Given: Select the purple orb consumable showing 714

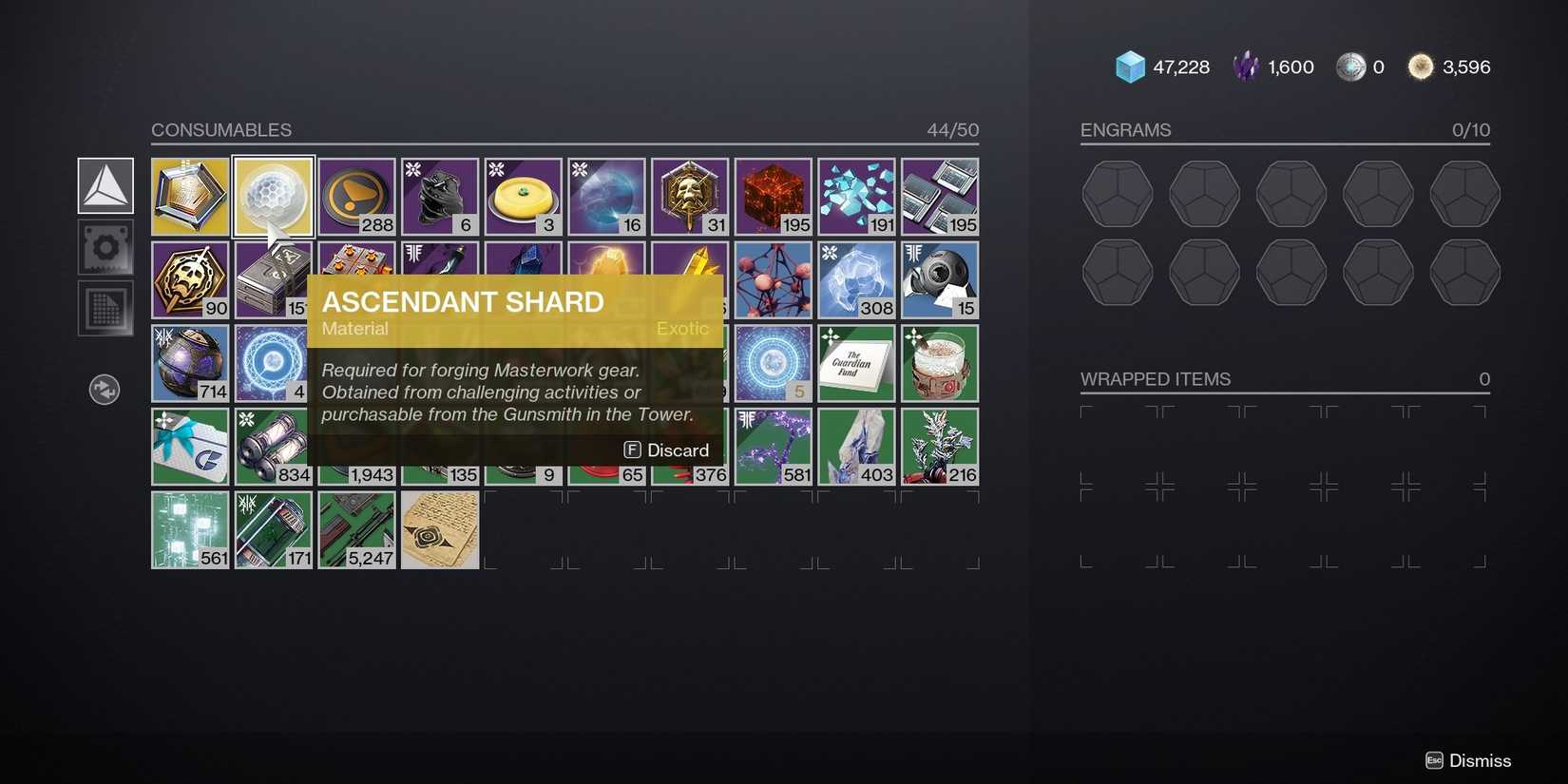Looking at the screenshot, I should point(189,362).
